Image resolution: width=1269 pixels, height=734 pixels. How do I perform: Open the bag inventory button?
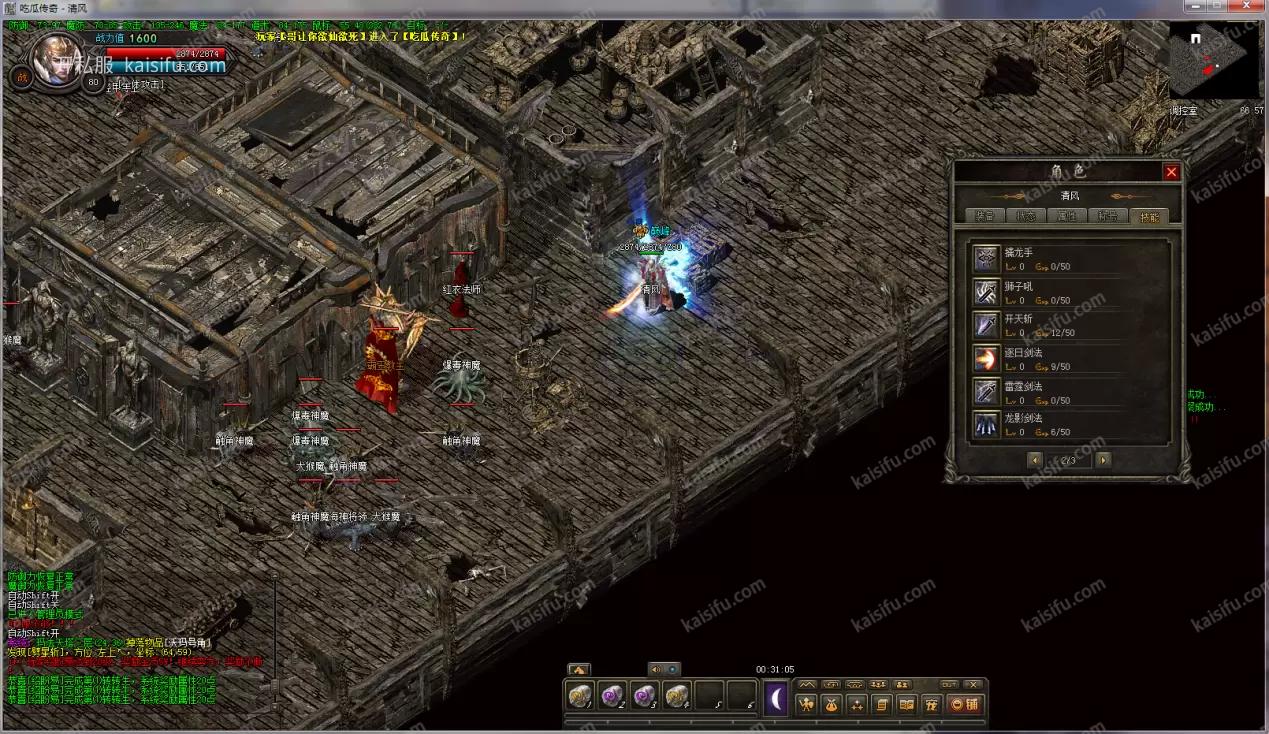click(831, 704)
